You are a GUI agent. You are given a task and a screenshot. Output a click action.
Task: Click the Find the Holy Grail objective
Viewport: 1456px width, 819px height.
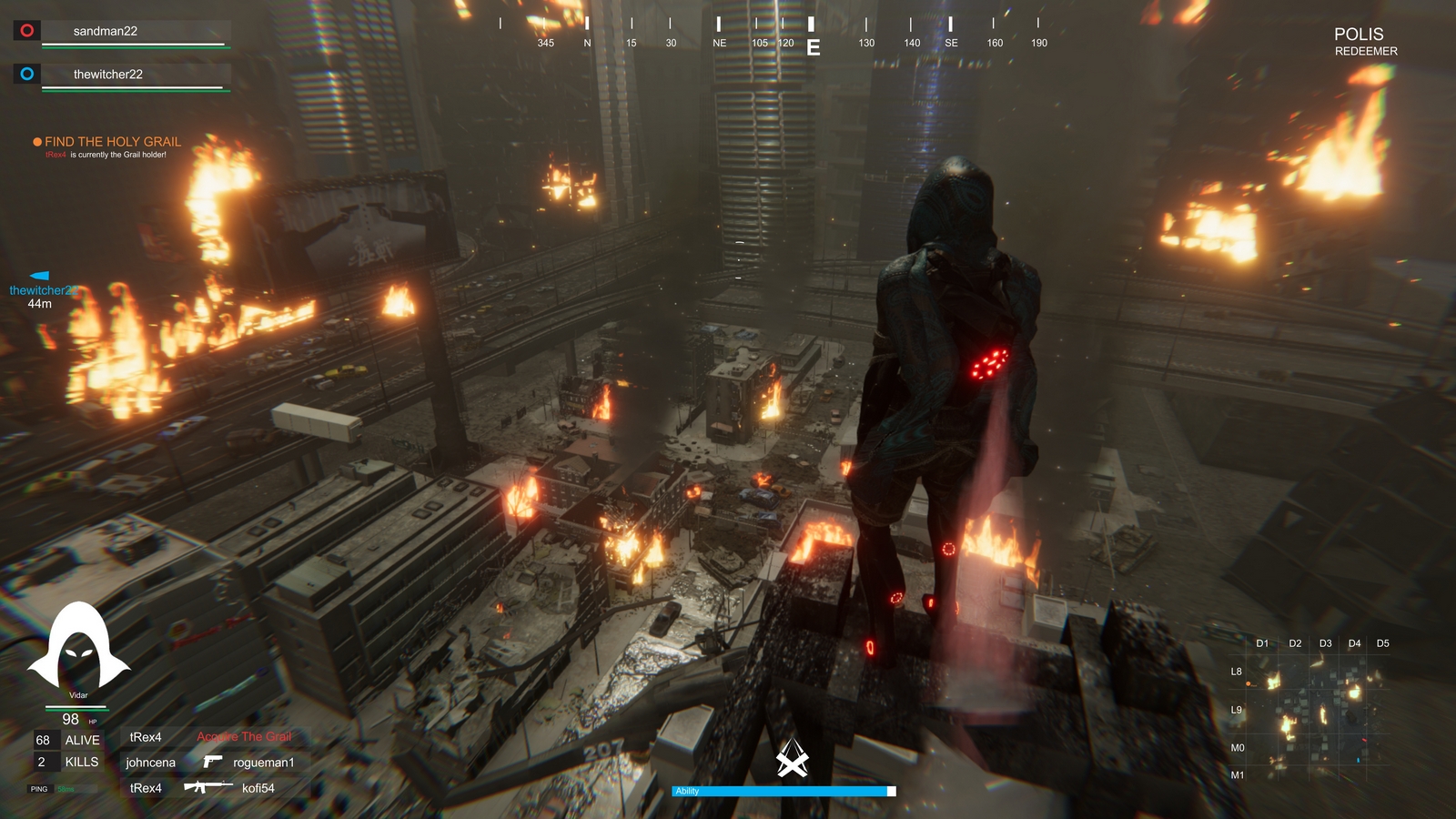[112, 142]
